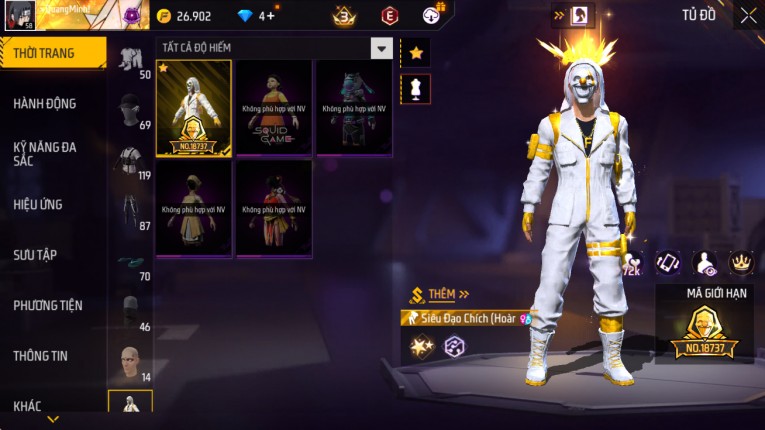Viewport: 765px width, 430px height.
Task: Click the gold crown icon
Action: pyautogui.click(x=741, y=262)
